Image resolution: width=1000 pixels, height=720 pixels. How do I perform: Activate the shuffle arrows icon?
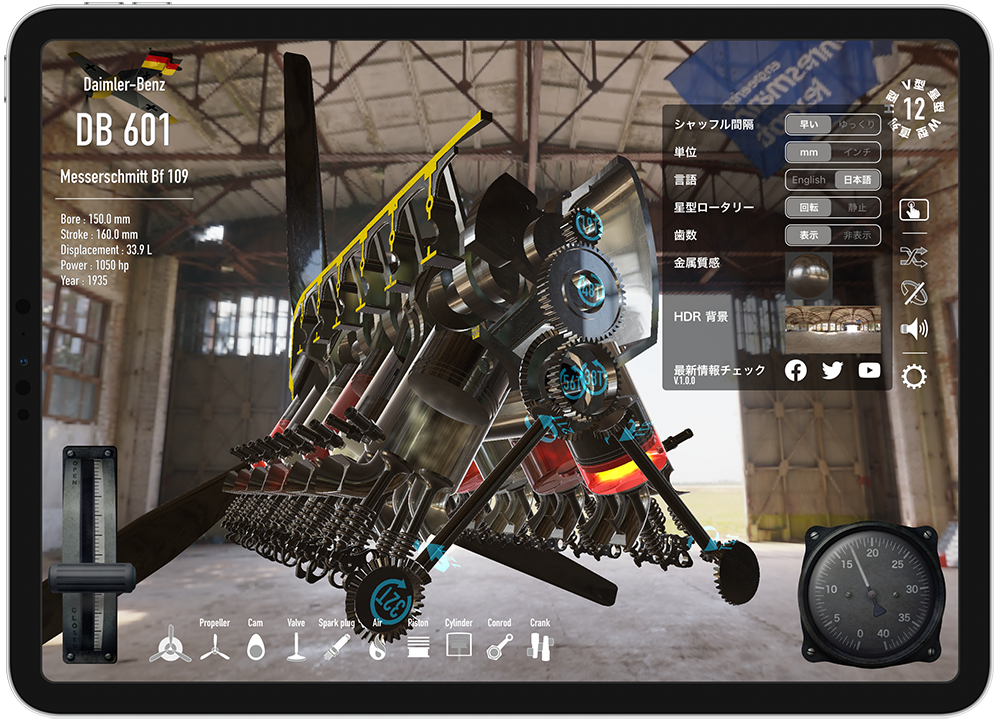point(914,257)
